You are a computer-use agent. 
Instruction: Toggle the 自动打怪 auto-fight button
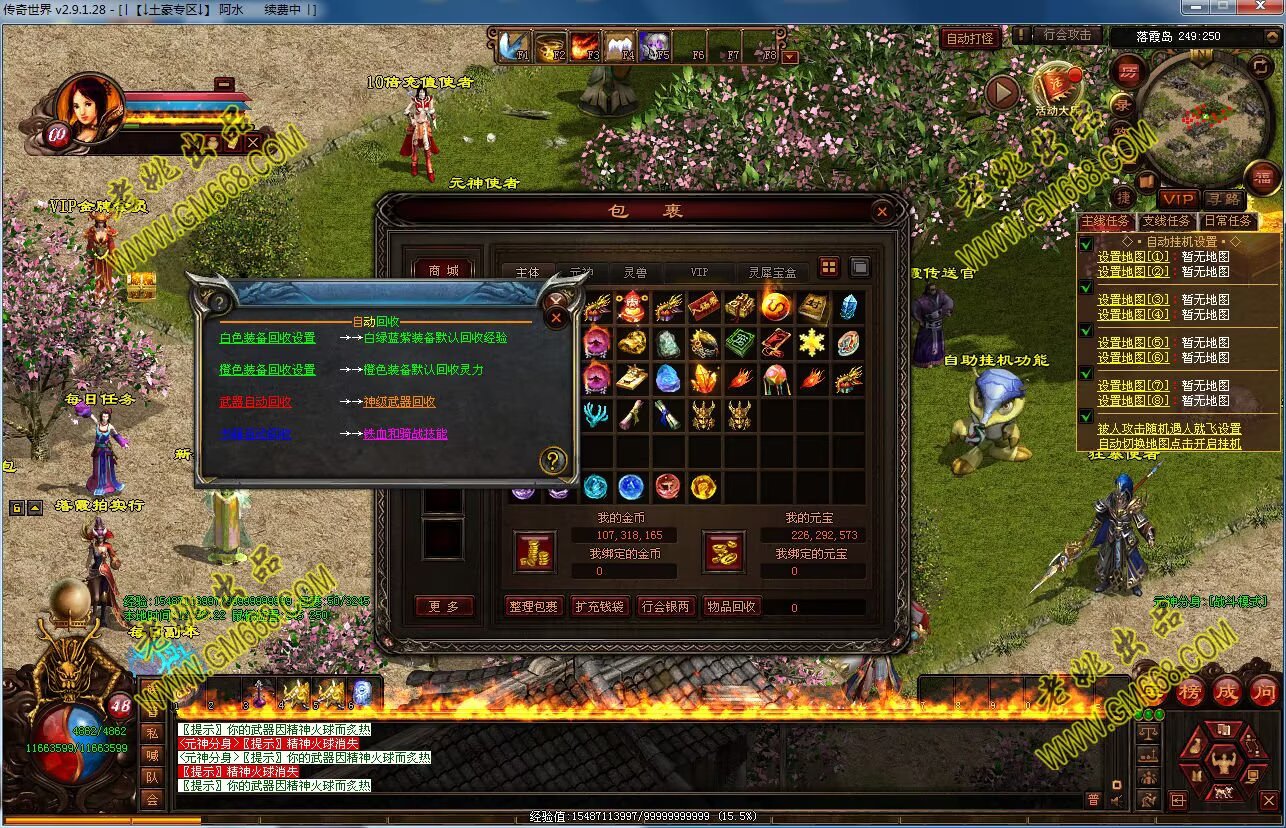tap(970, 39)
